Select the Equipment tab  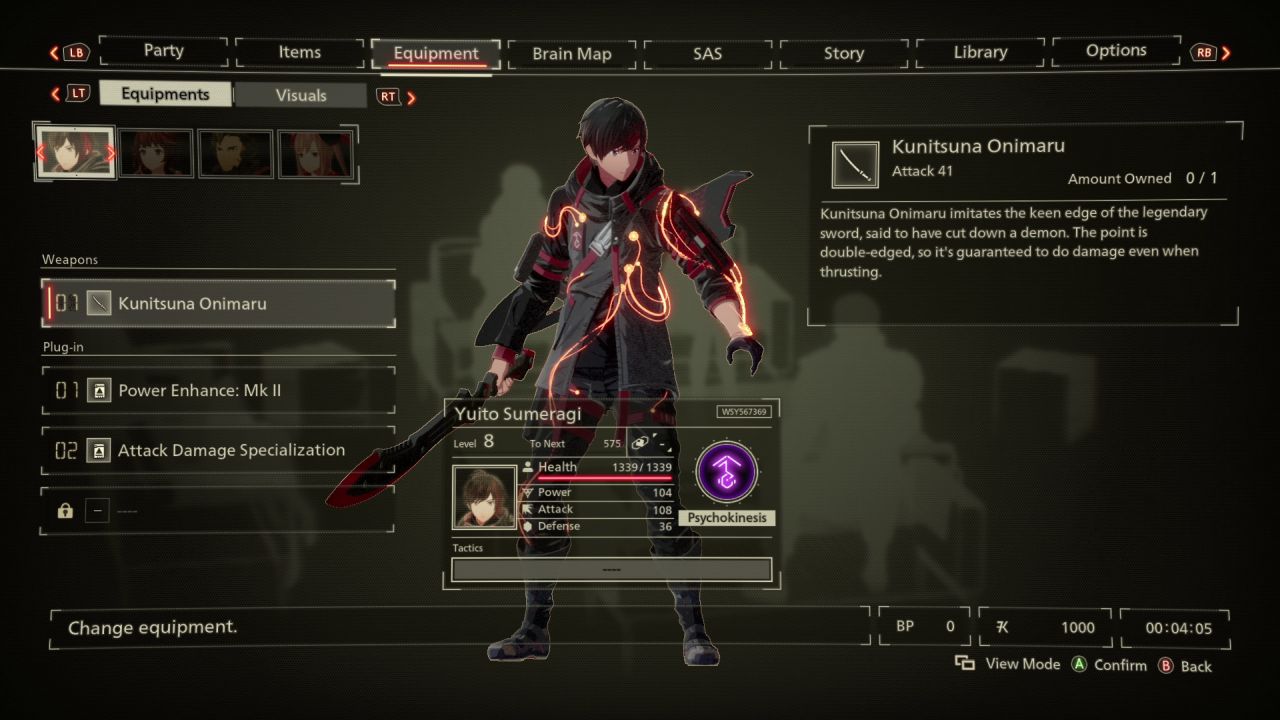tap(436, 54)
